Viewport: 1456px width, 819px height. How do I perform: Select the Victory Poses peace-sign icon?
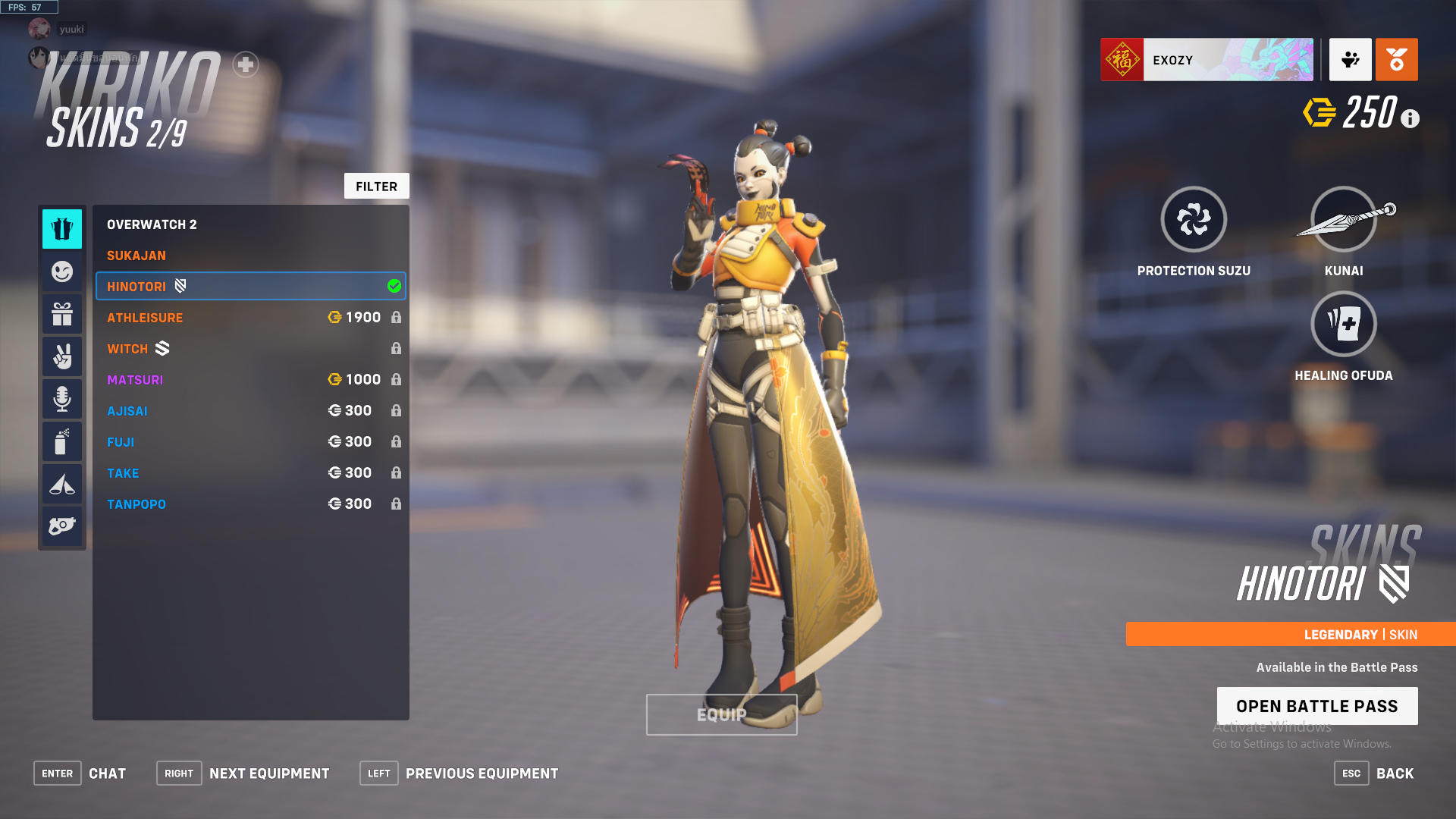(62, 356)
